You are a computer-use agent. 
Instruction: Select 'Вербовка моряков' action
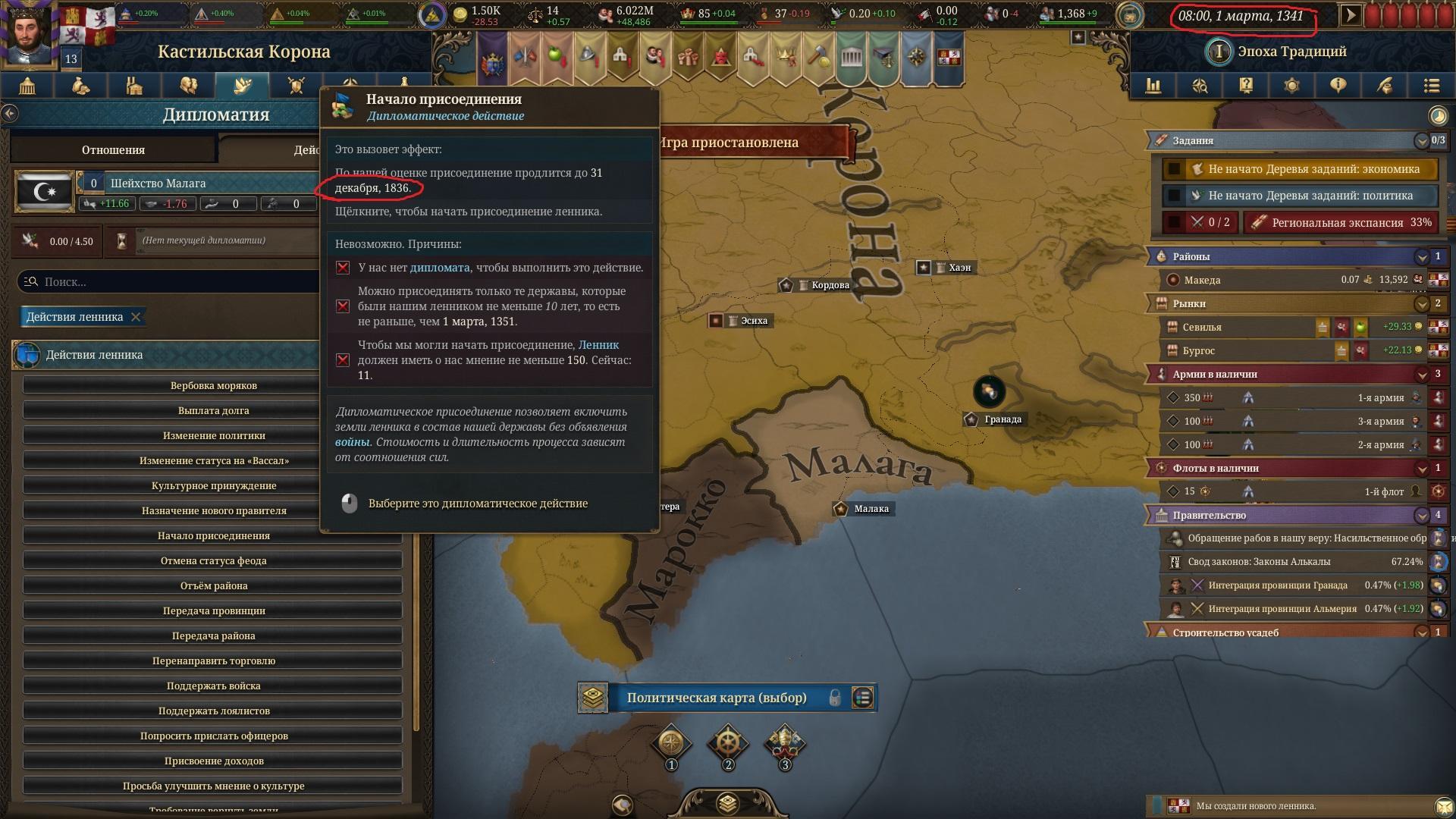coord(213,385)
